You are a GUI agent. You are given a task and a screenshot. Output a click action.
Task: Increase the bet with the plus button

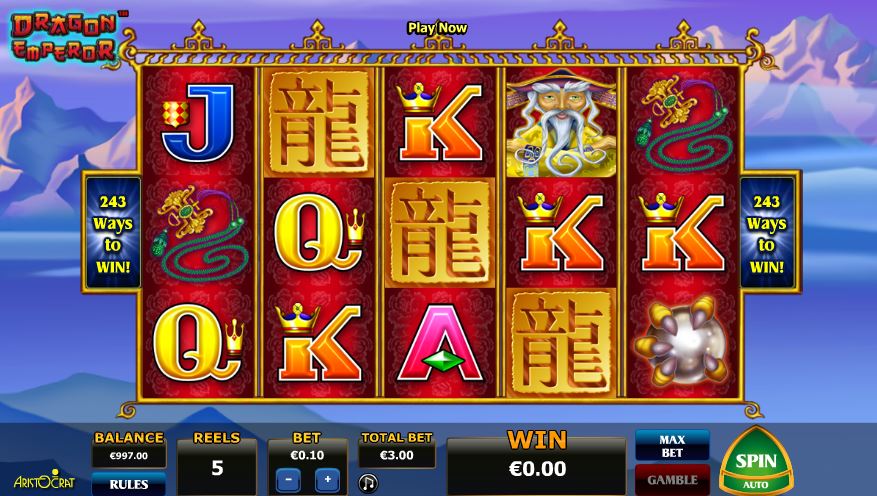327,479
